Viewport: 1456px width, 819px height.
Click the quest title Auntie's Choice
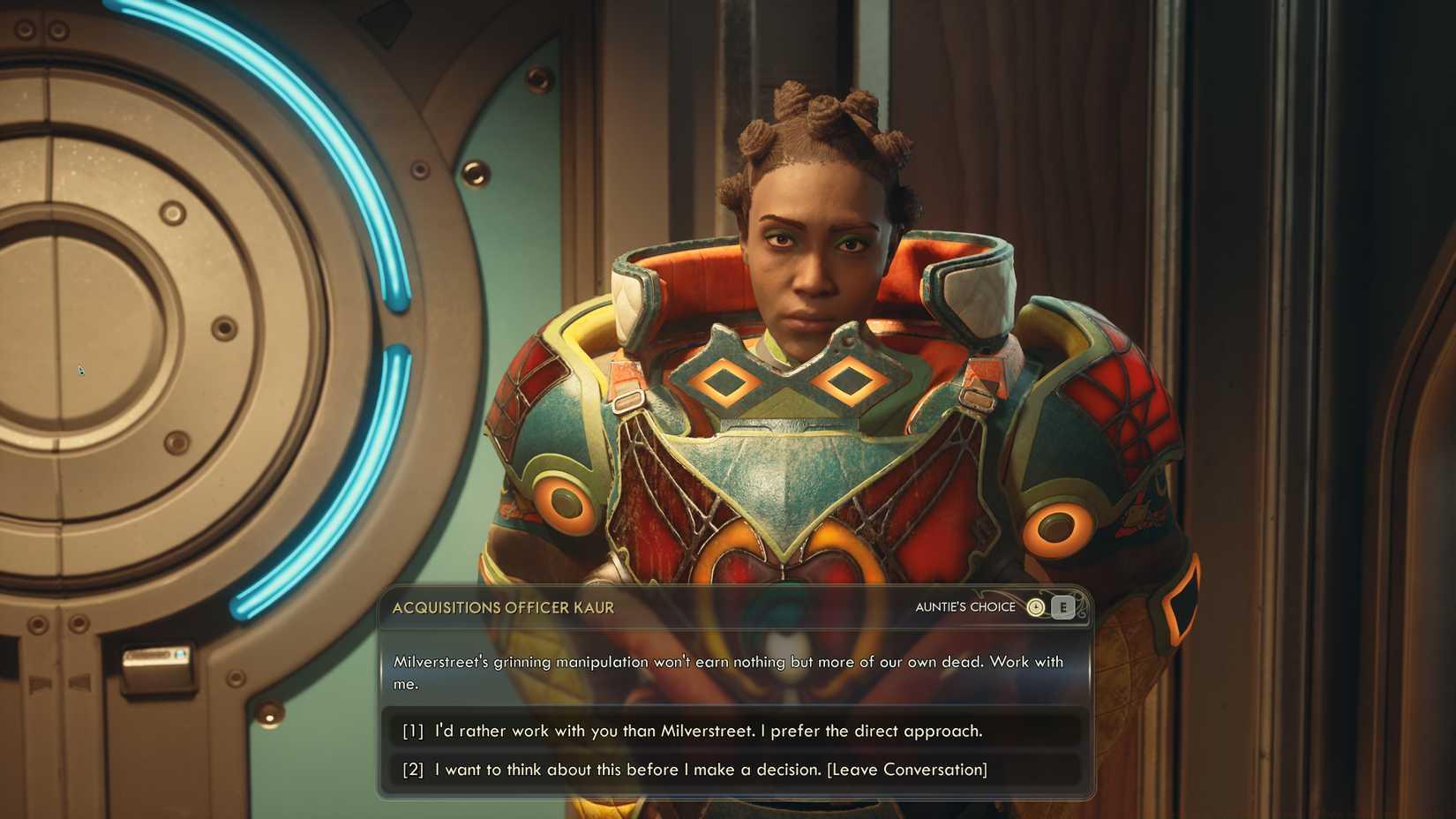click(x=965, y=606)
